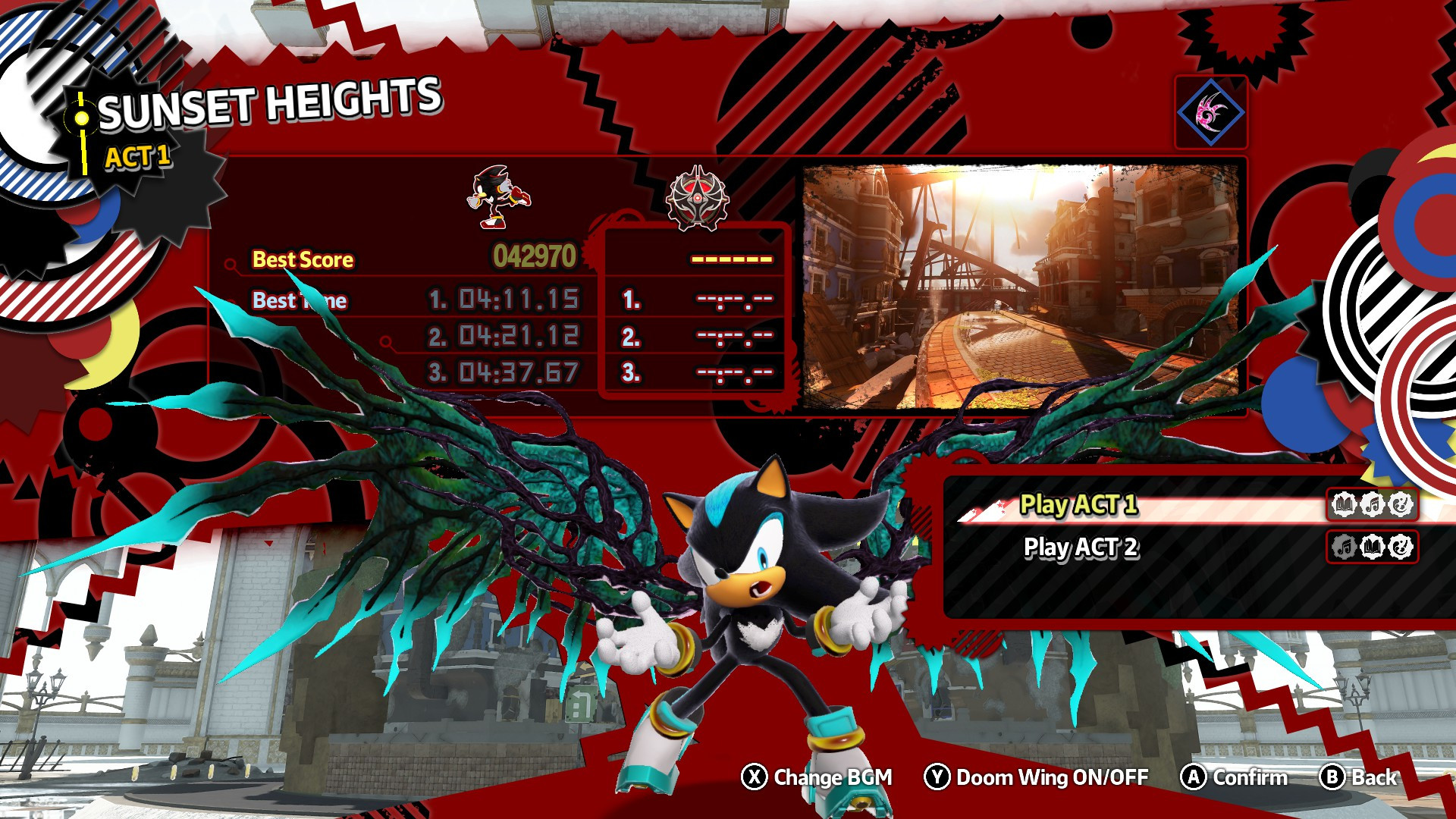Select the Shadow character icon above Best Score
The image size is (1456, 819).
point(497,196)
